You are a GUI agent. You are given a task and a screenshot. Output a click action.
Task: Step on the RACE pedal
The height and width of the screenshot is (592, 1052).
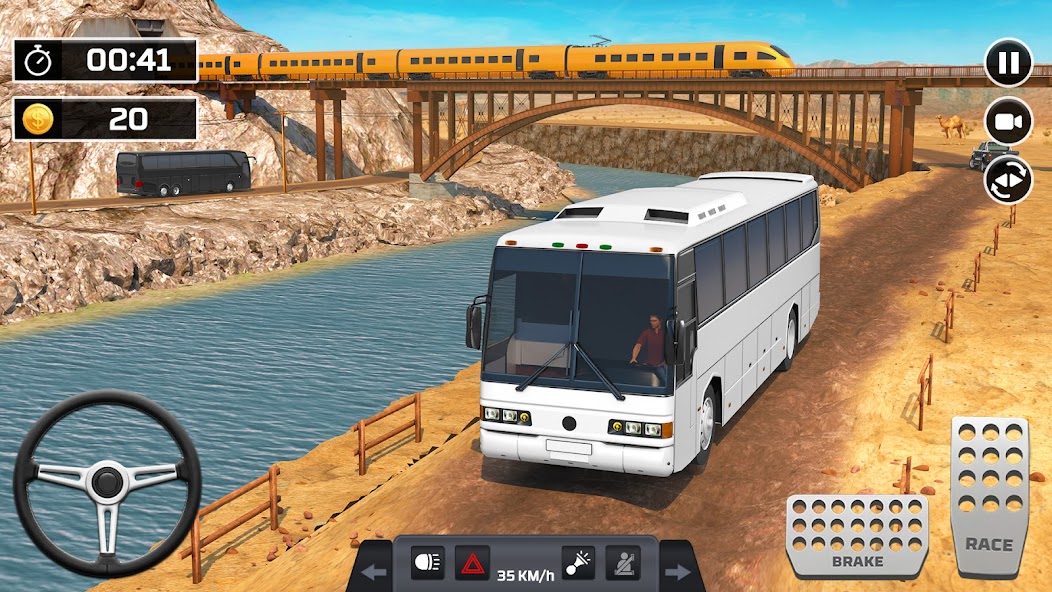tap(989, 496)
